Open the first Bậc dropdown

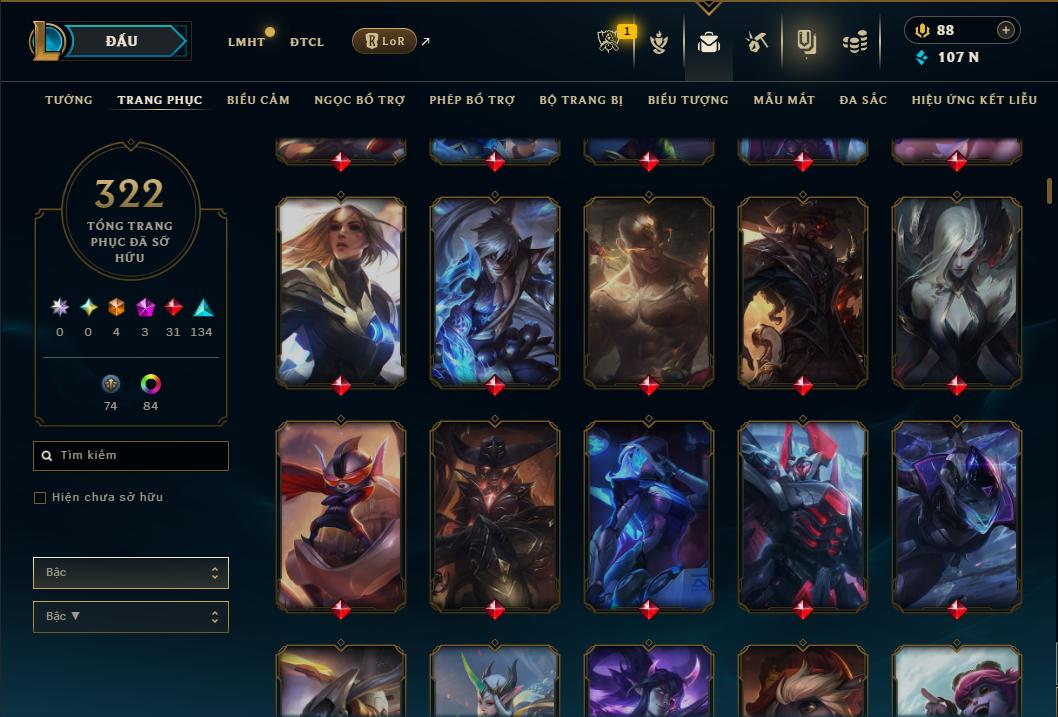click(x=131, y=573)
